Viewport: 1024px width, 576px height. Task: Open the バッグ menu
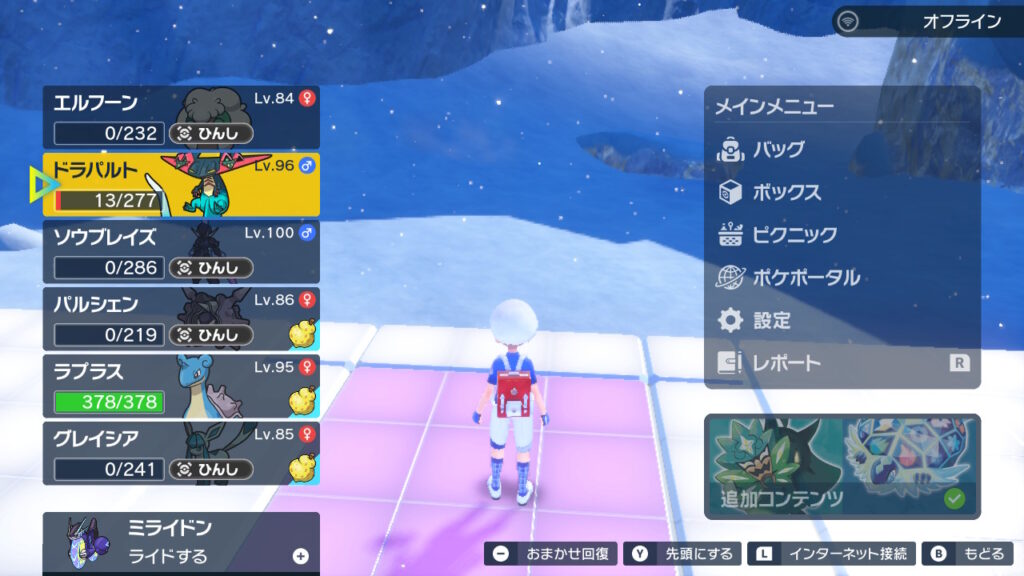coord(842,150)
